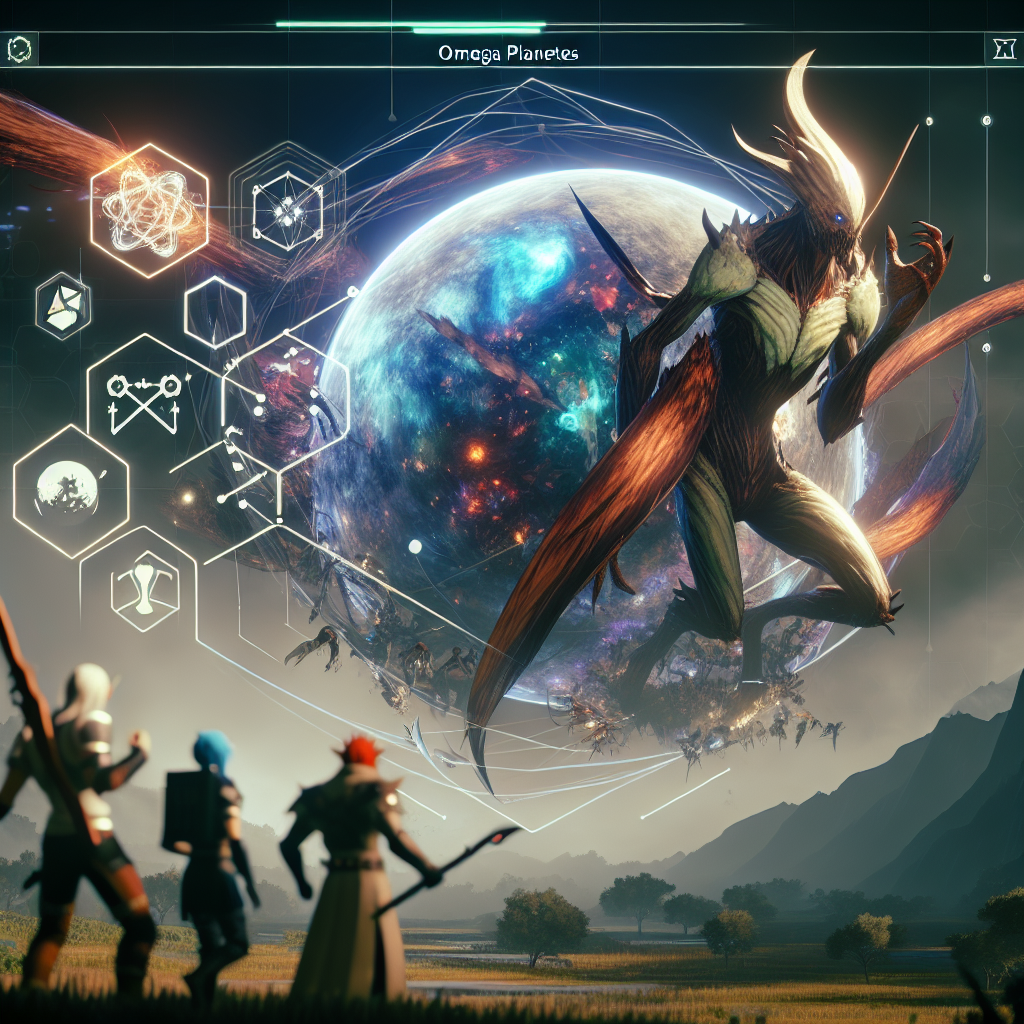Image resolution: width=1024 pixels, height=1024 pixels.
Task: Click the circular emblem icon in the title bar
Action: pos(19,48)
